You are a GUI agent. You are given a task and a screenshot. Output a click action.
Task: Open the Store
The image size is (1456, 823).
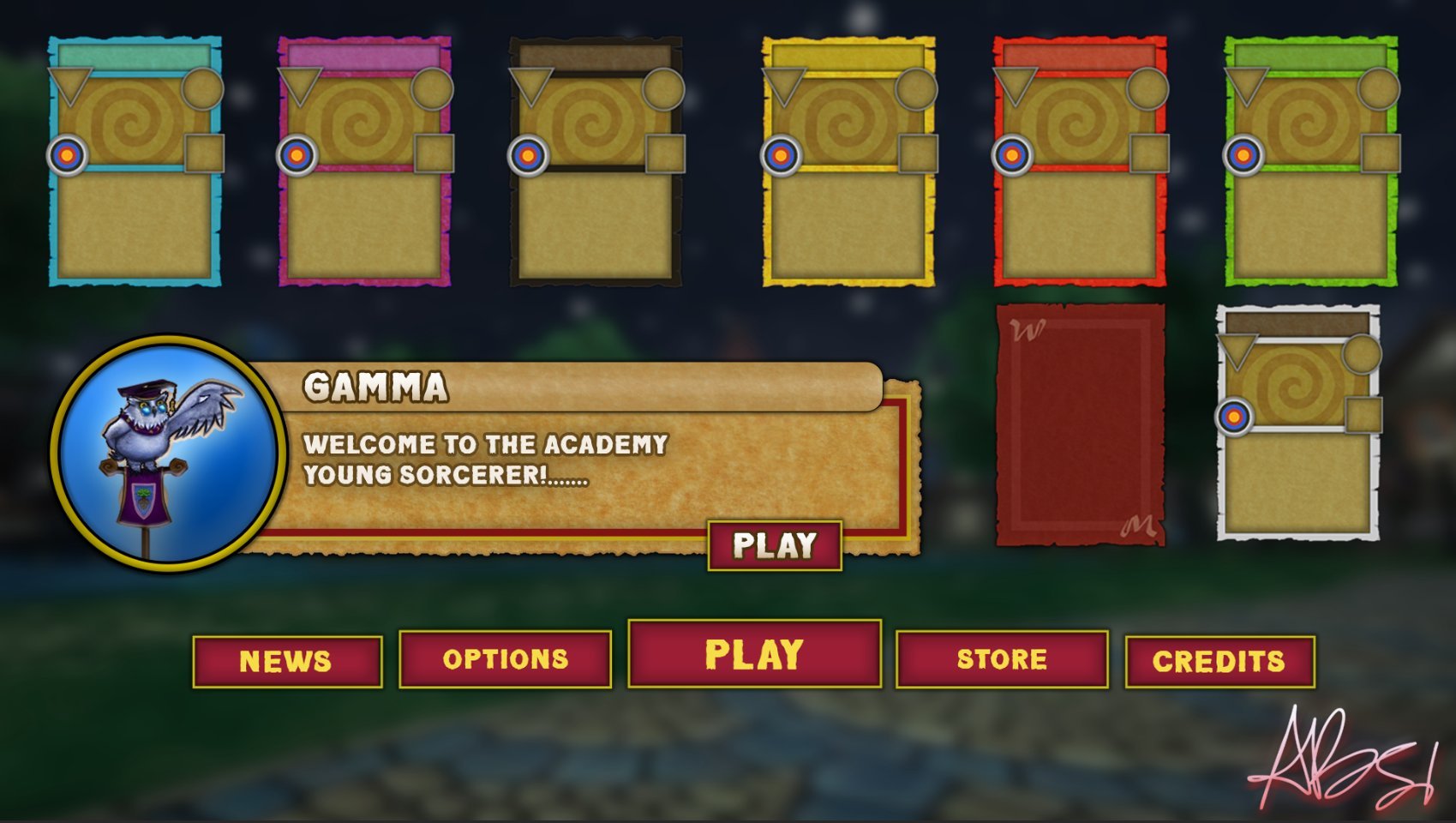pos(1002,658)
